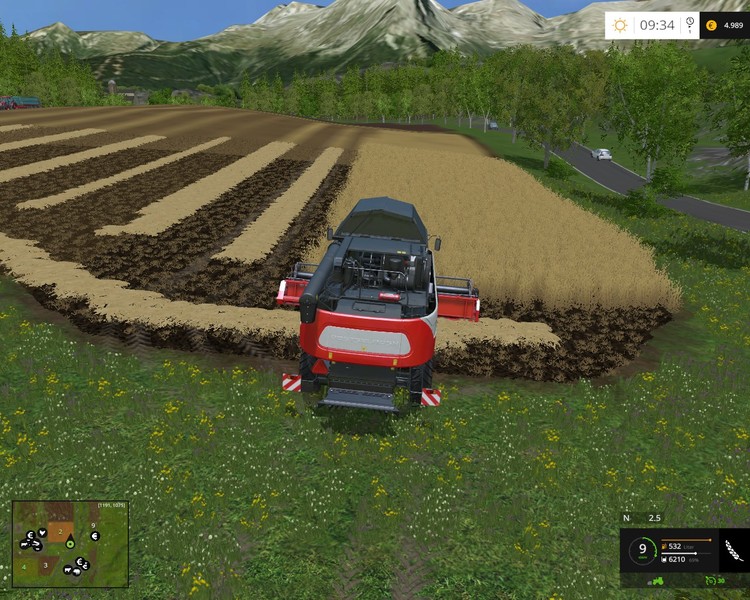The width and height of the screenshot is (750, 600).
Task: Select the time scale clock icon
Action: [x=689, y=25]
